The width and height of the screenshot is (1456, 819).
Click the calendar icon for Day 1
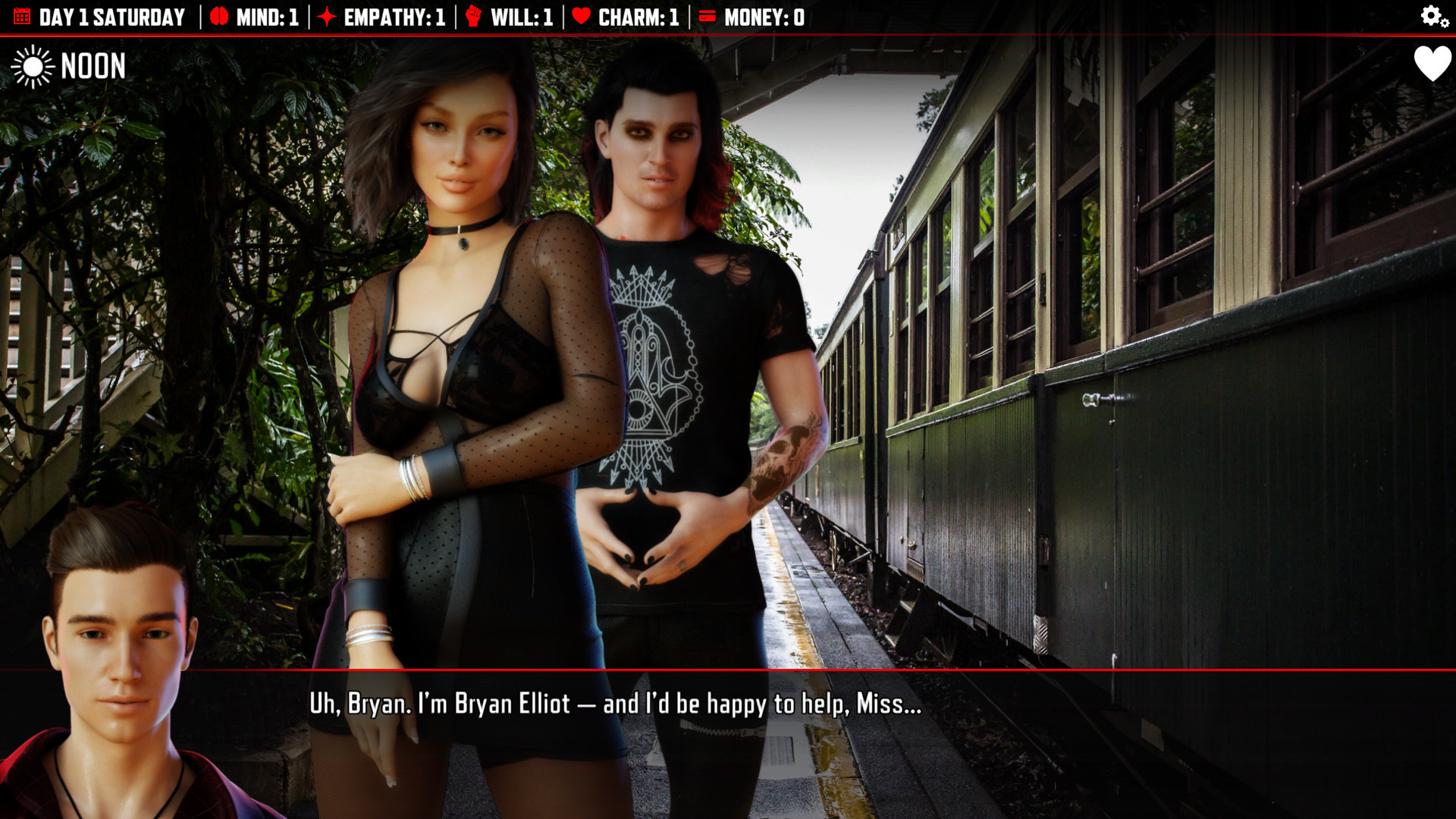point(22,15)
